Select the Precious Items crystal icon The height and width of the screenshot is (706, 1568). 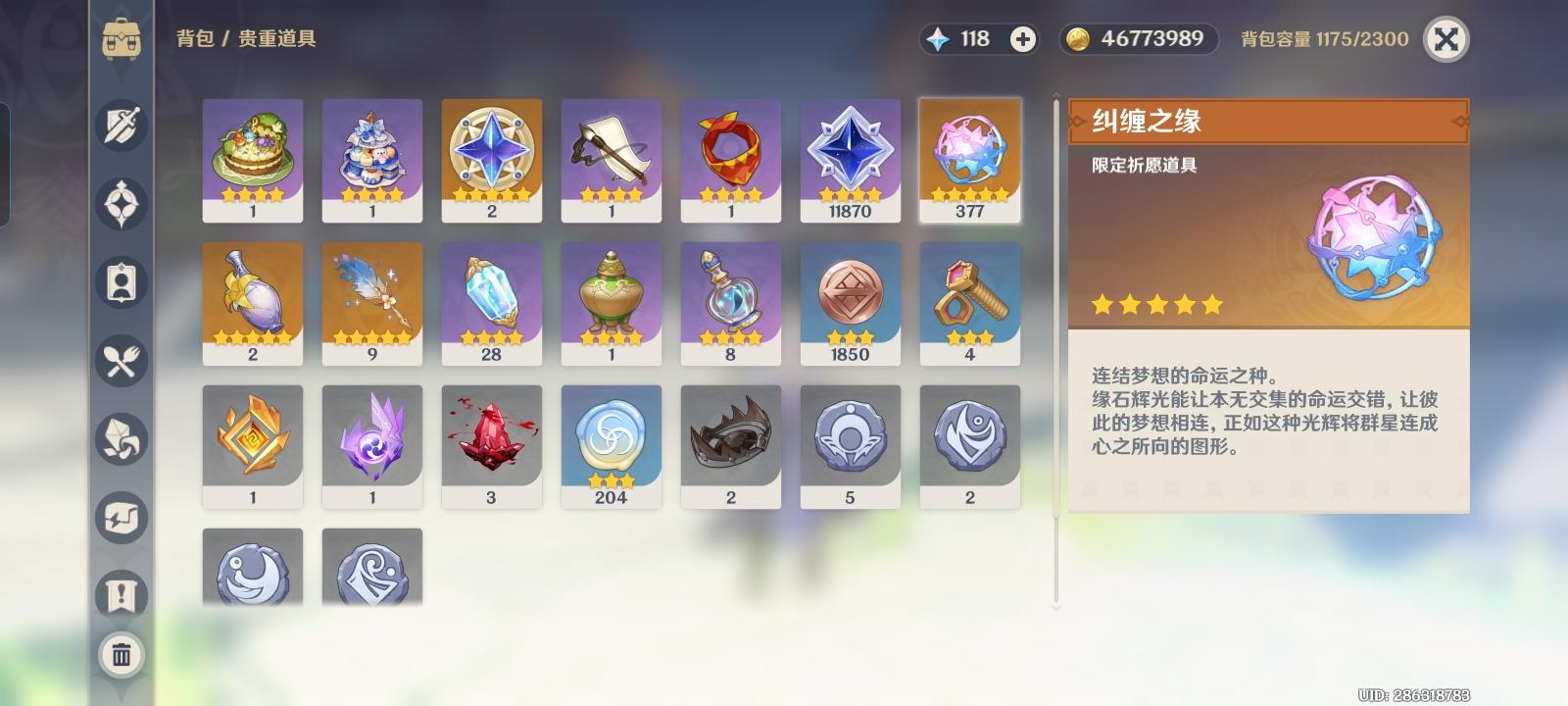point(121,439)
